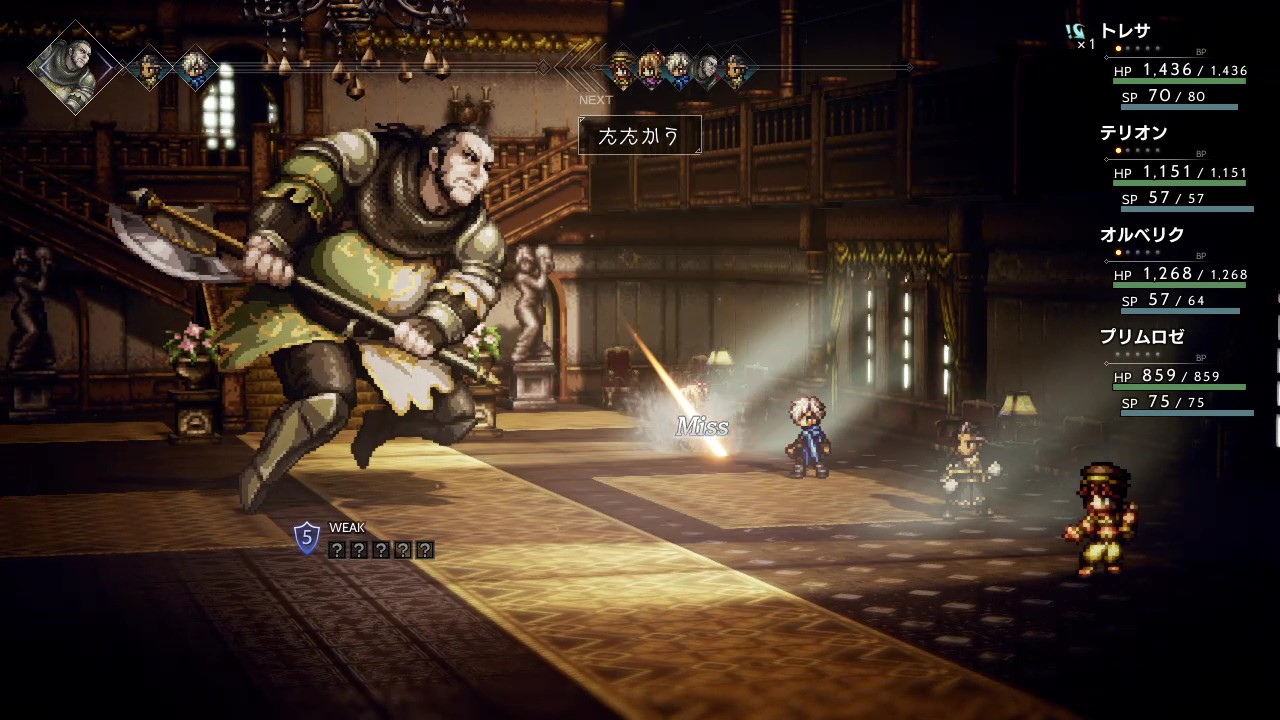The width and height of the screenshot is (1280, 720).
Task: Click the large enemy turn-order portrait
Action: click(x=75, y=68)
